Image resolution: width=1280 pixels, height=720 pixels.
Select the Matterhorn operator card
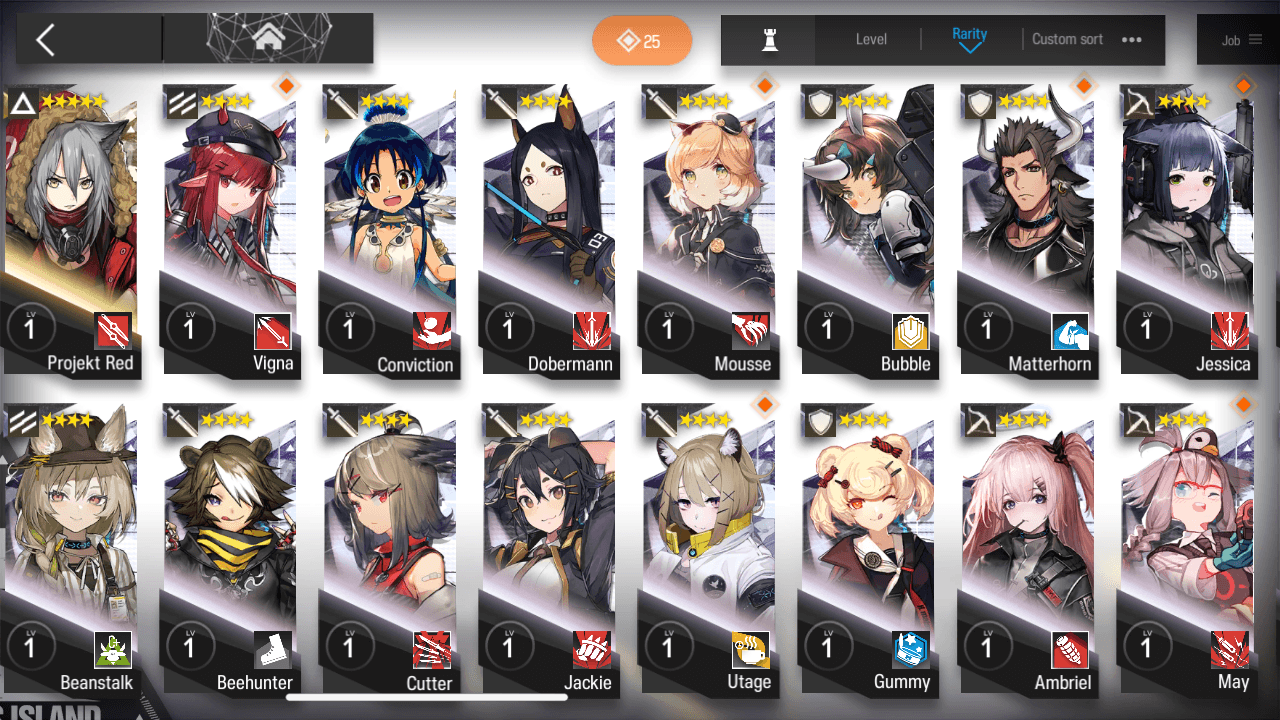tap(1027, 230)
